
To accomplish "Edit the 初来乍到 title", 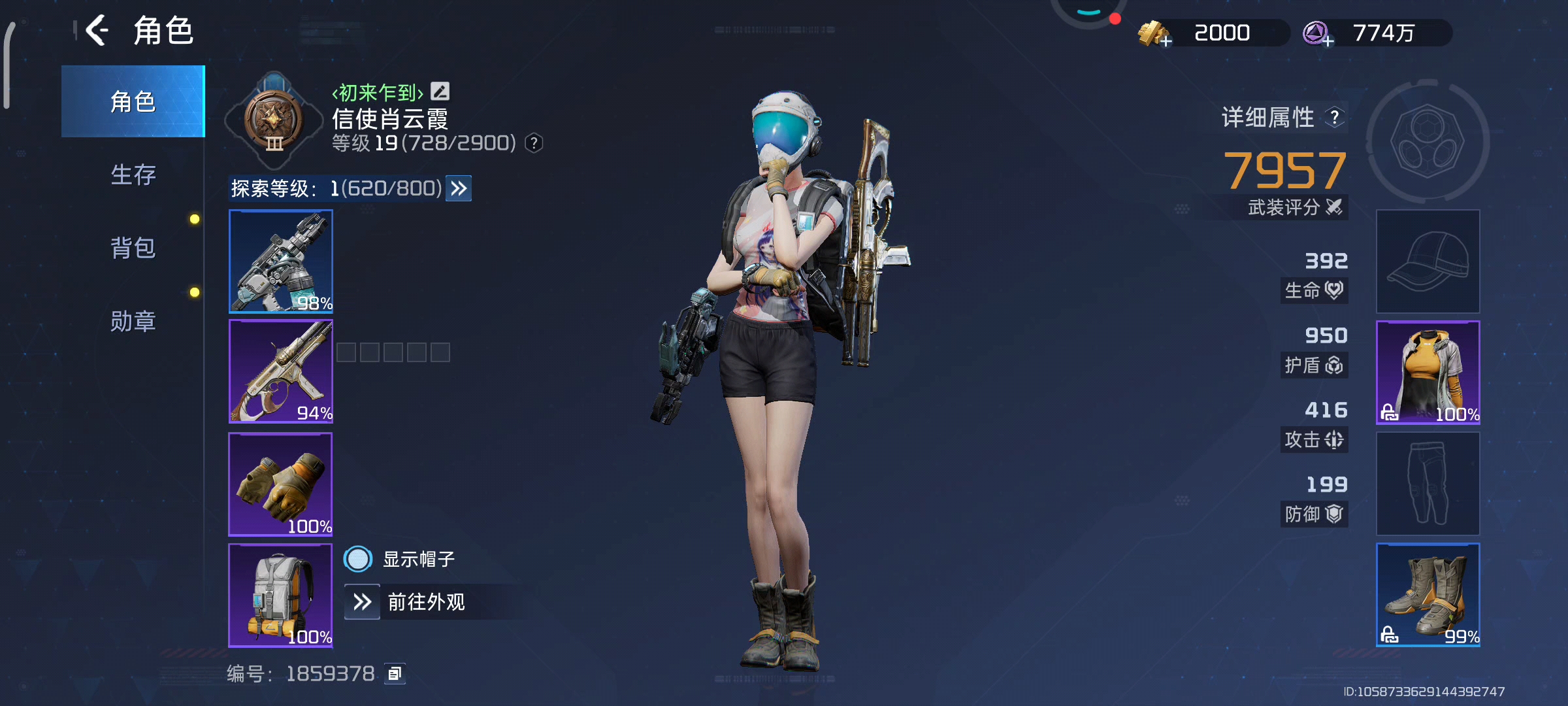I will (440, 92).
